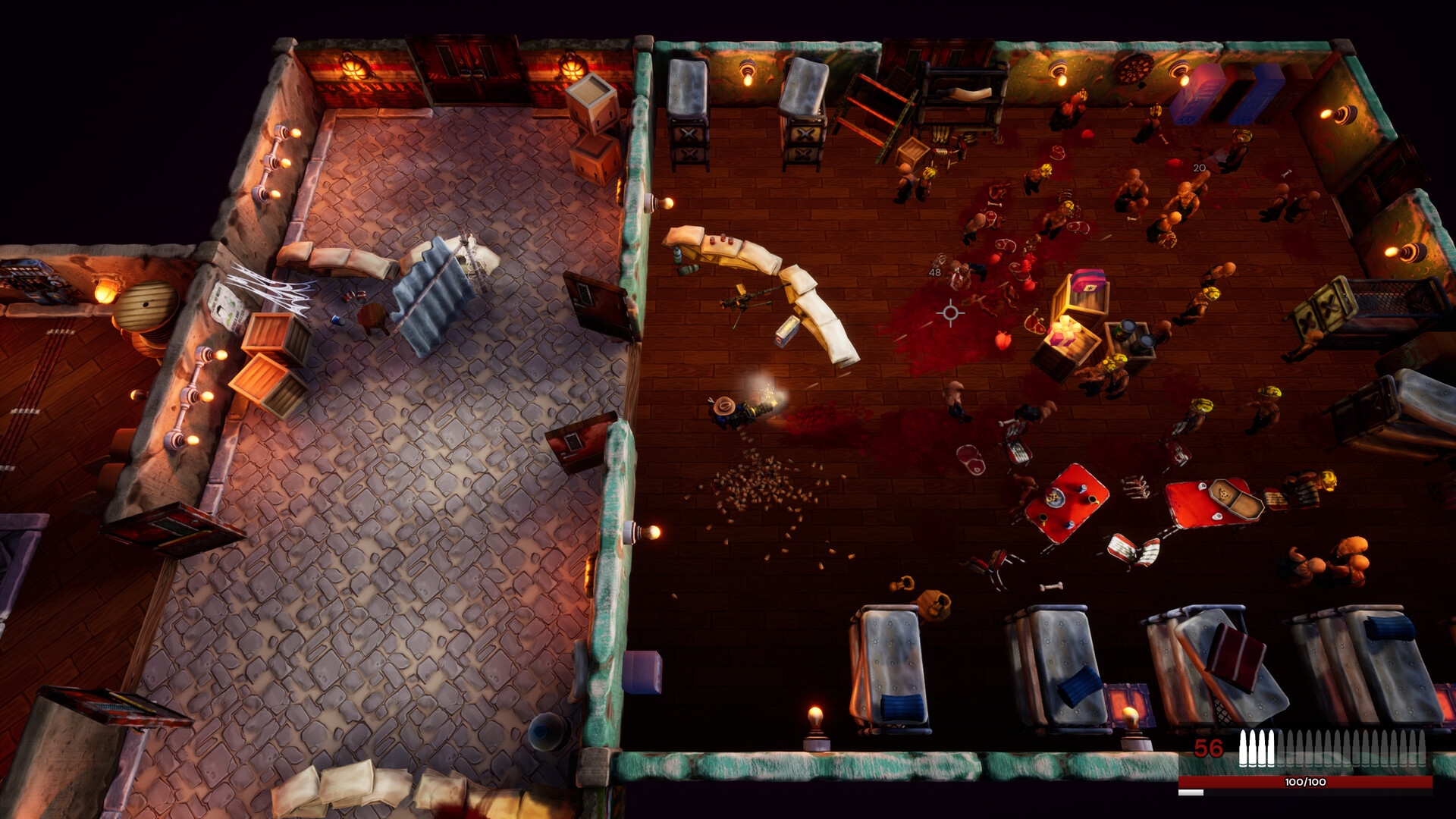Select the first white bullet icon
Image resolution: width=1456 pixels, height=819 pixels.
point(1244,747)
